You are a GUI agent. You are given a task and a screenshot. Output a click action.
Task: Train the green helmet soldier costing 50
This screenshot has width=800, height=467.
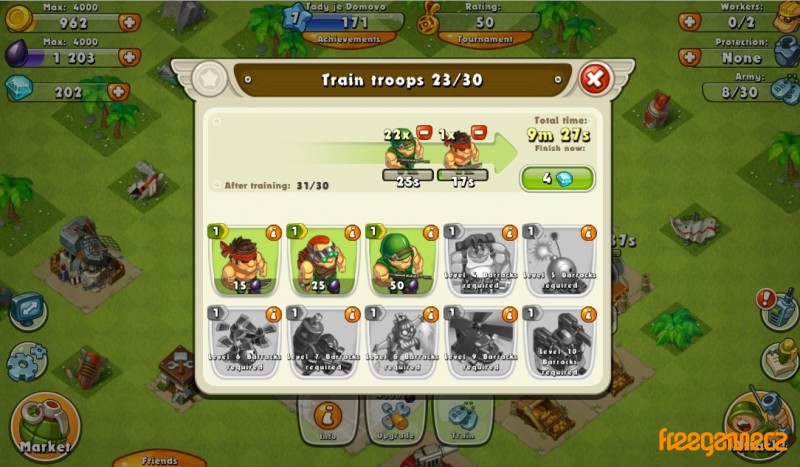[x=401, y=260]
